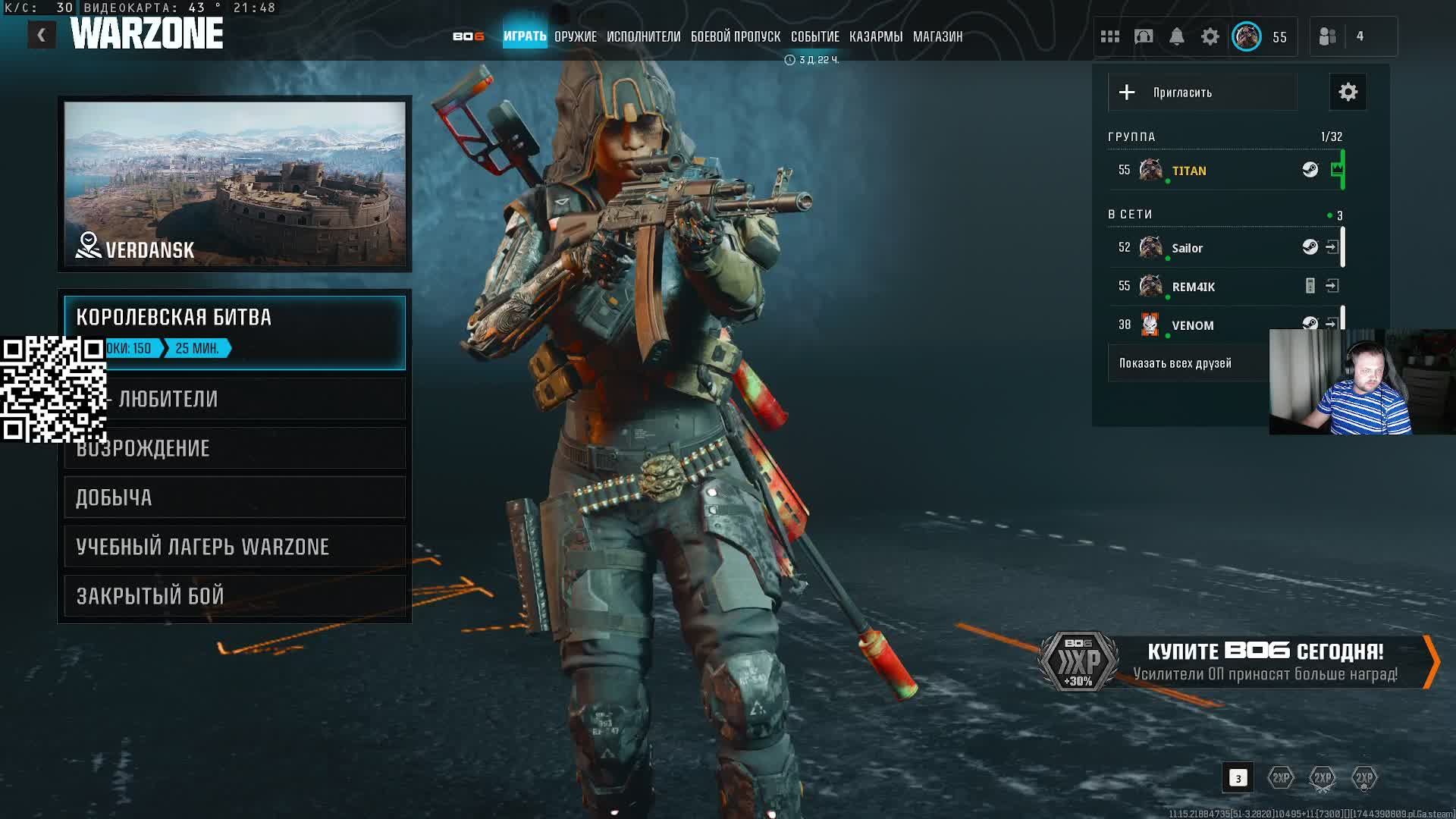Open the party settings gear

(1348, 93)
